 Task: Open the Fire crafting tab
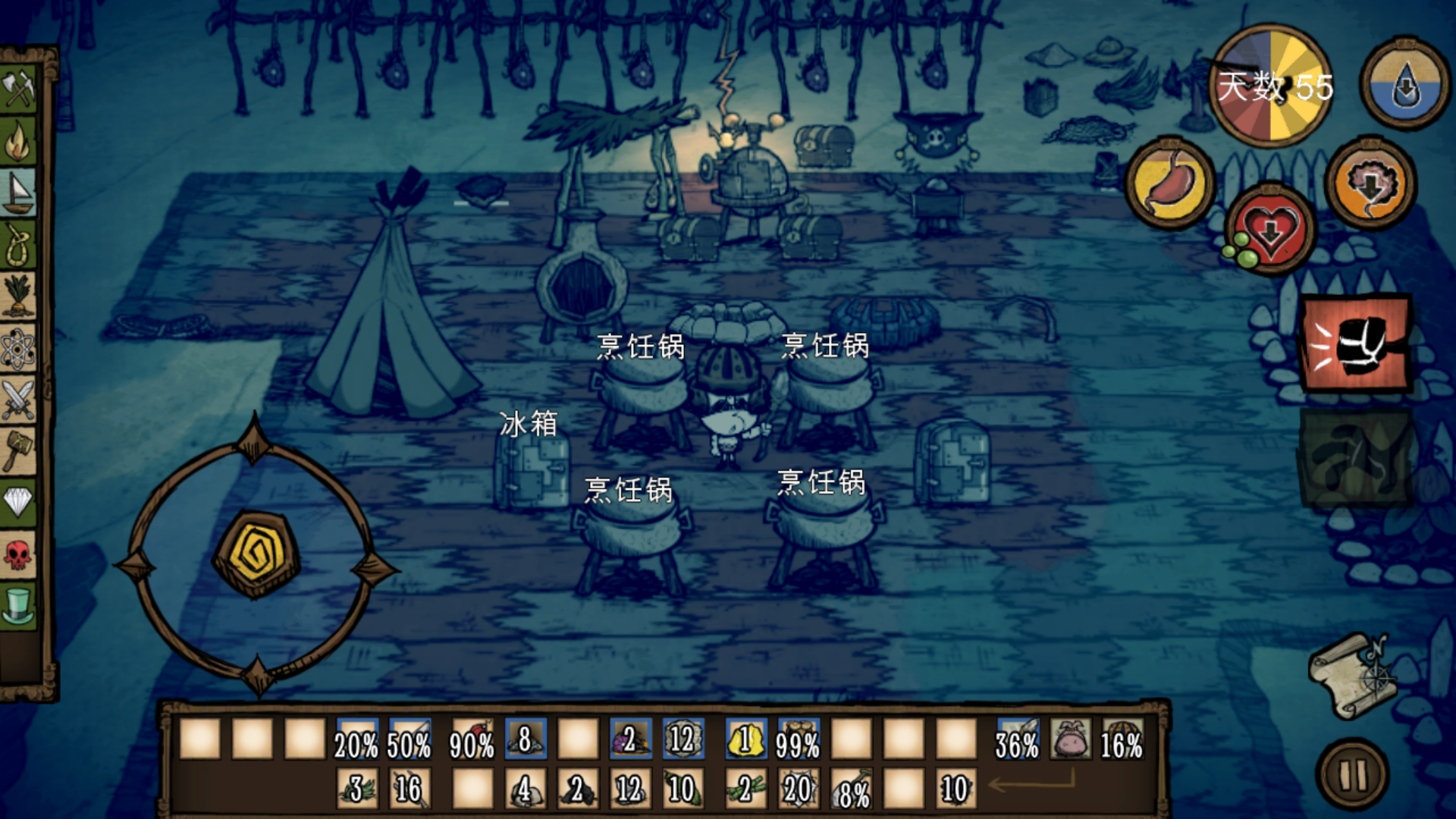18,141
